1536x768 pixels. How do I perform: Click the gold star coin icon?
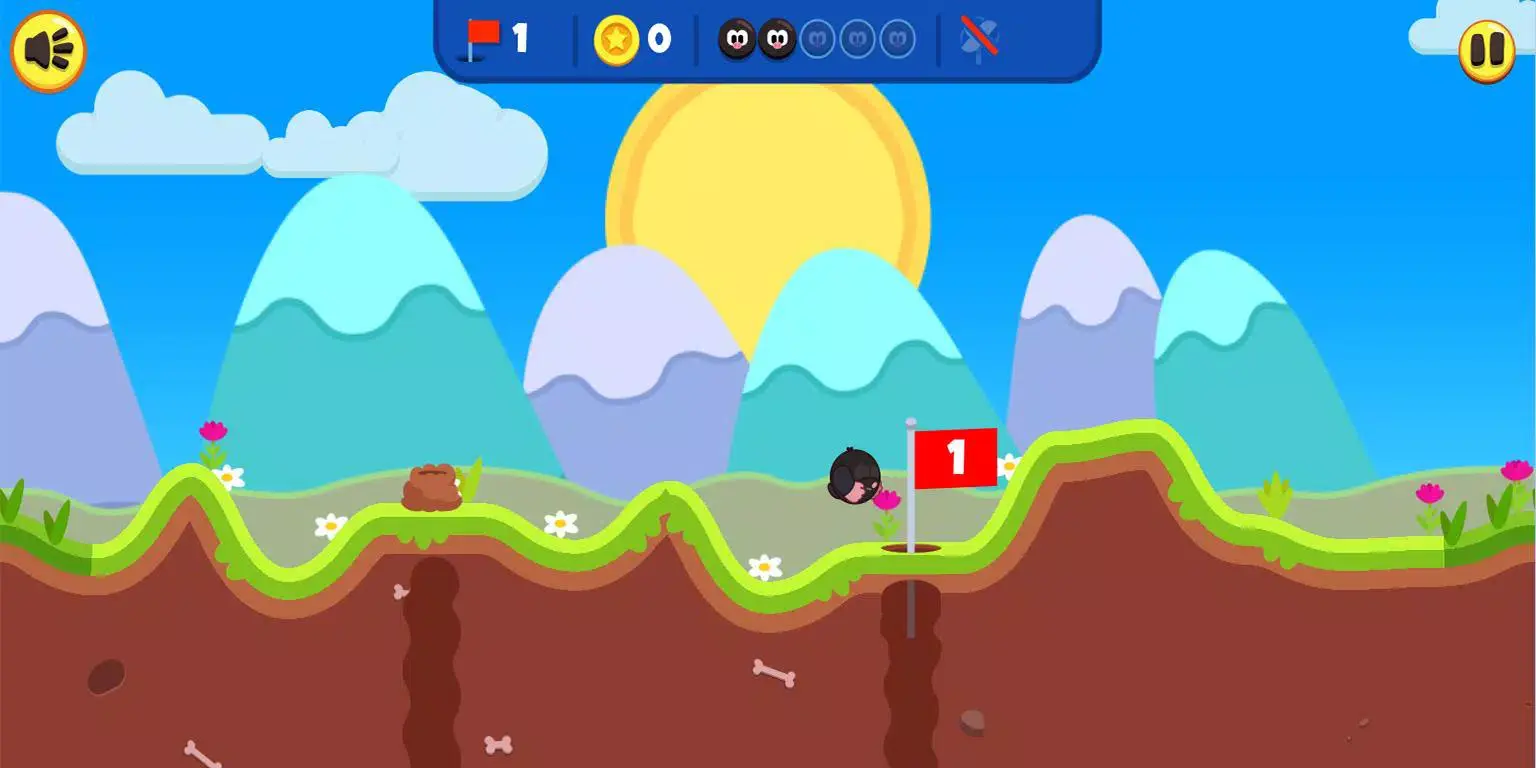(618, 40)
